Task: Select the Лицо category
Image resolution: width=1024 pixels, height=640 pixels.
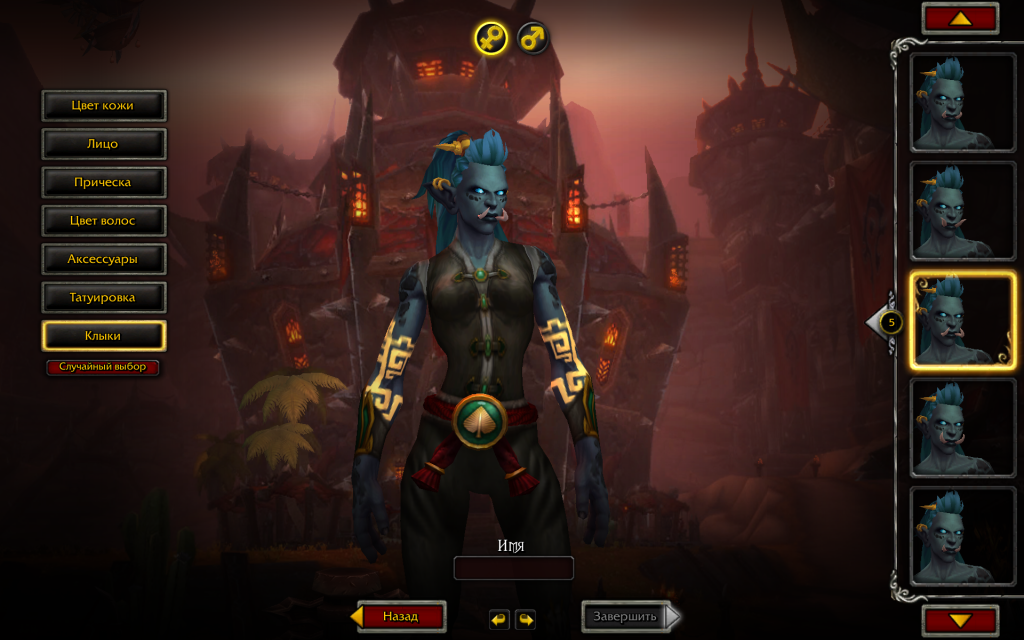Action: [103, 144]
